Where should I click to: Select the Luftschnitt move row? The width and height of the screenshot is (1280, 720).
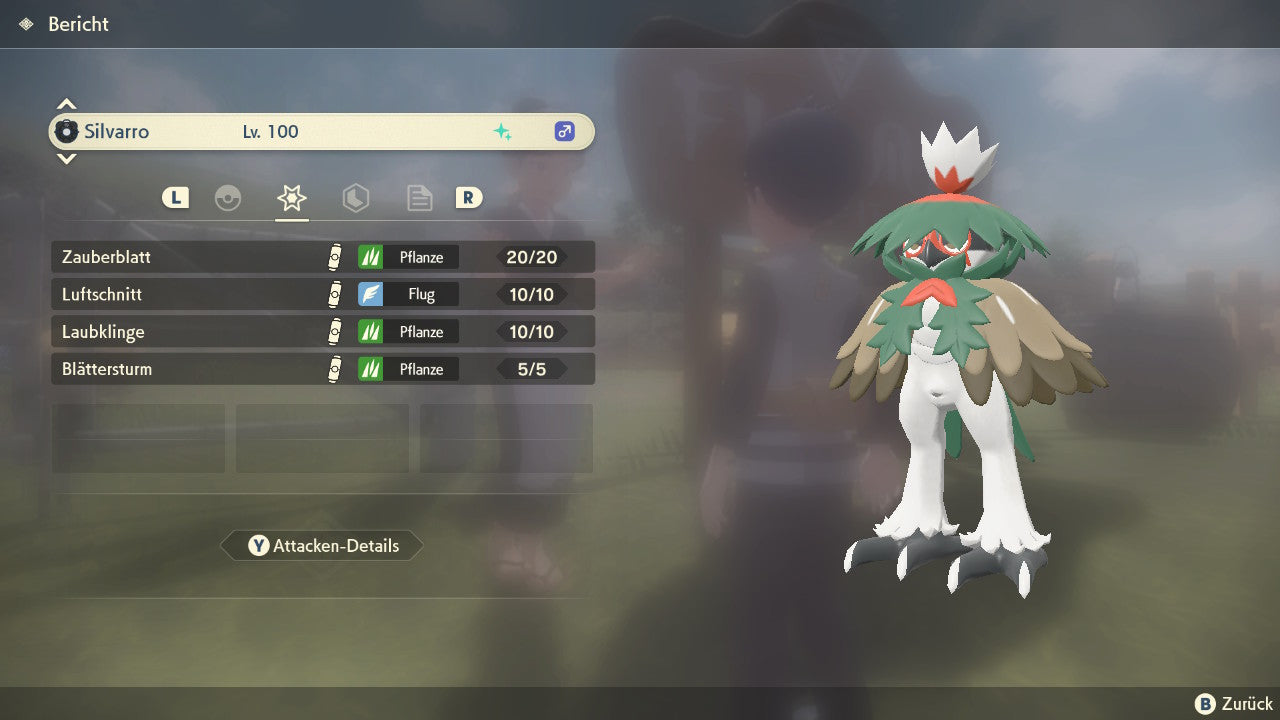point(322,294)
